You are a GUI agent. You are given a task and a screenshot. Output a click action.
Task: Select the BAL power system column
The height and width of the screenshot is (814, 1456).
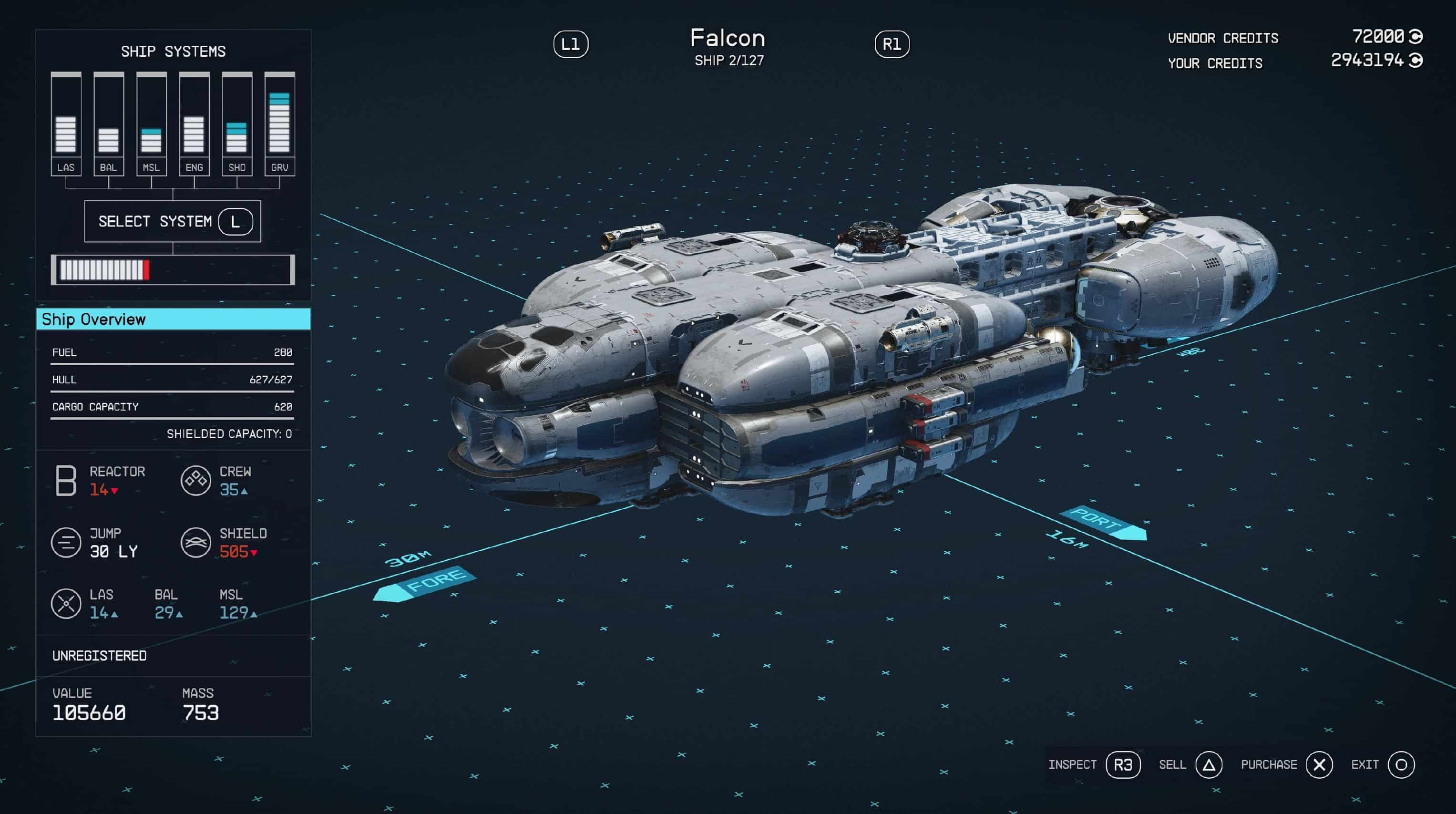point(109,123)
